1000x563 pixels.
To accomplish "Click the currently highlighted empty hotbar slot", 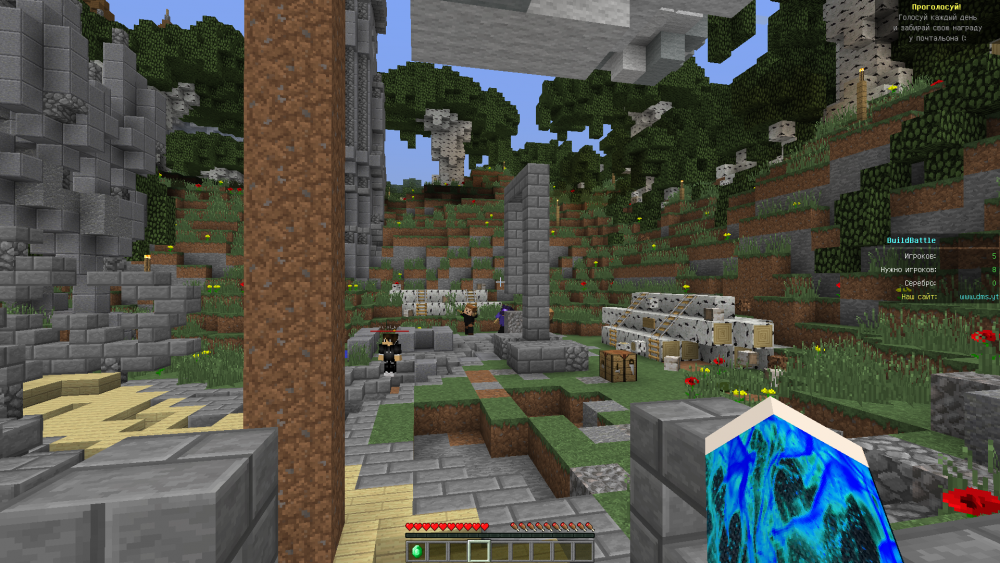I will (479, 551).
